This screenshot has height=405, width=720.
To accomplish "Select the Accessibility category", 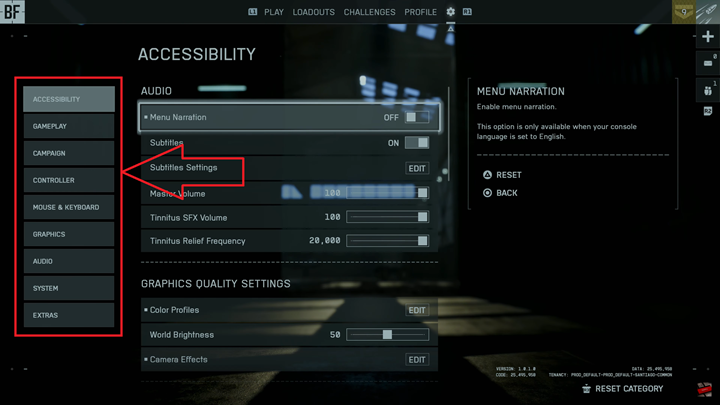I will click(x=69, y=100).
